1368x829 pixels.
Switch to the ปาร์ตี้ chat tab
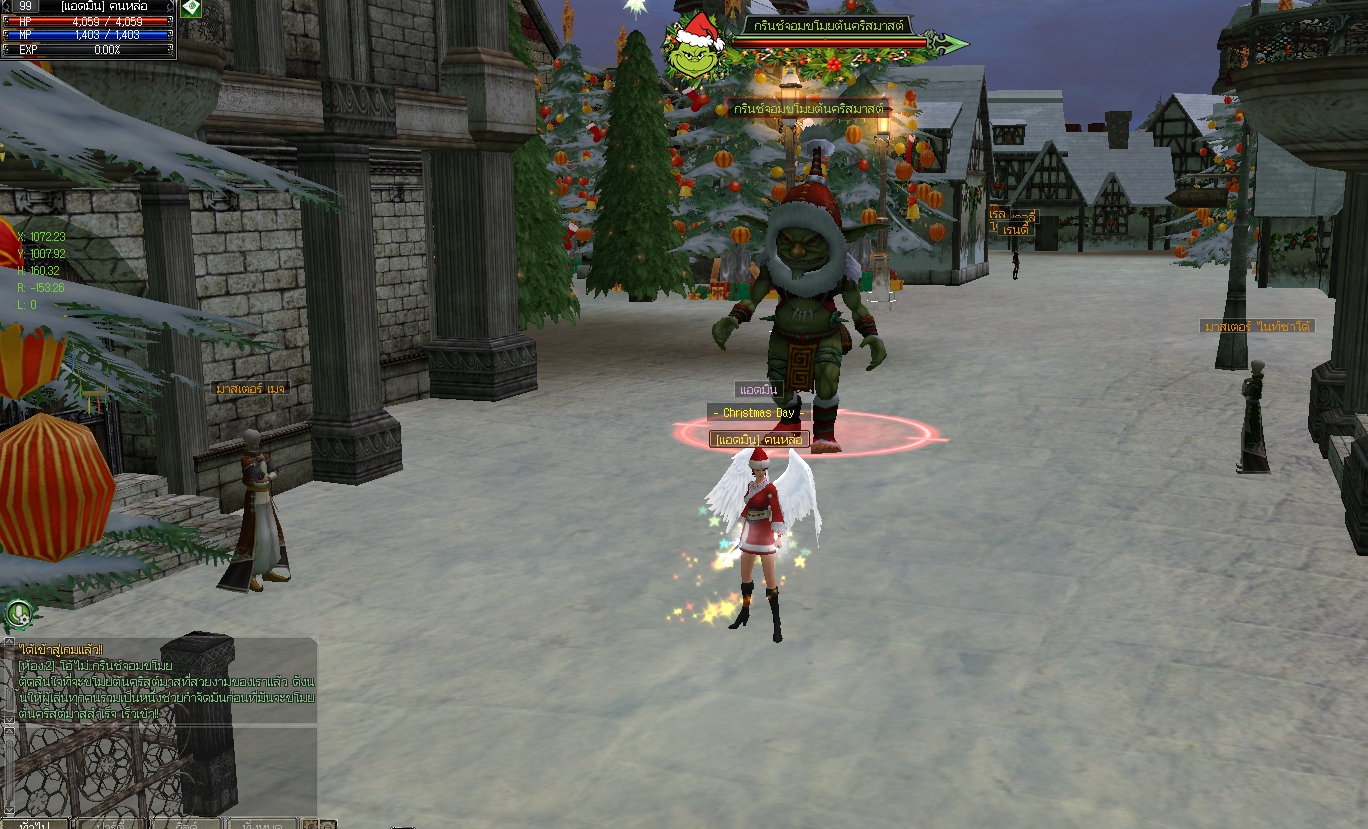coord(110,824)
